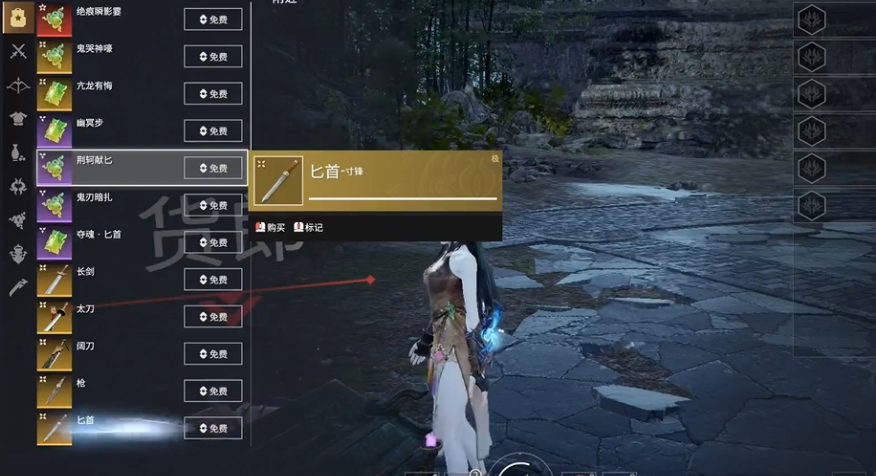Viewport: 876px width, 476px height.
Task: Mark the dagger using 标记
Action: click(308, 228)
